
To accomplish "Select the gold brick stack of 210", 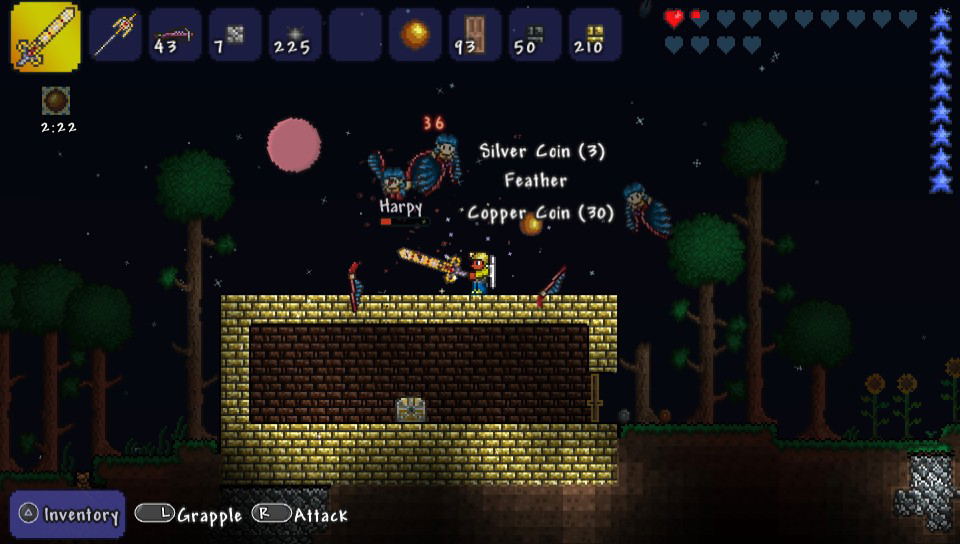I will (595, 35).
